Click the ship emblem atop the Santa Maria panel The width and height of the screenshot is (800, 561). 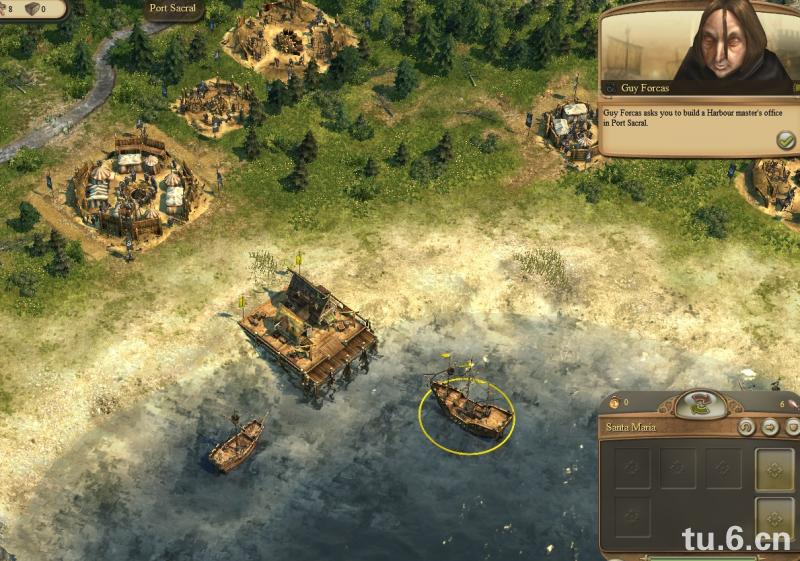pos(700,404)
